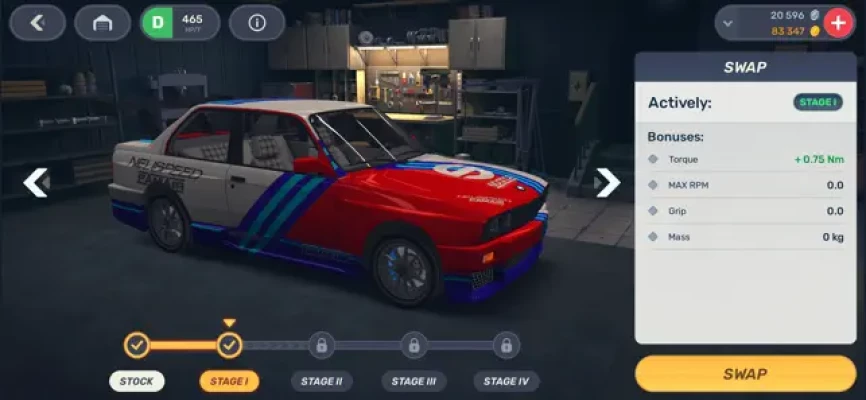Open the D class 465 rating panel
The height and width of the screenshot is (400, 866).
coord(180,23)
